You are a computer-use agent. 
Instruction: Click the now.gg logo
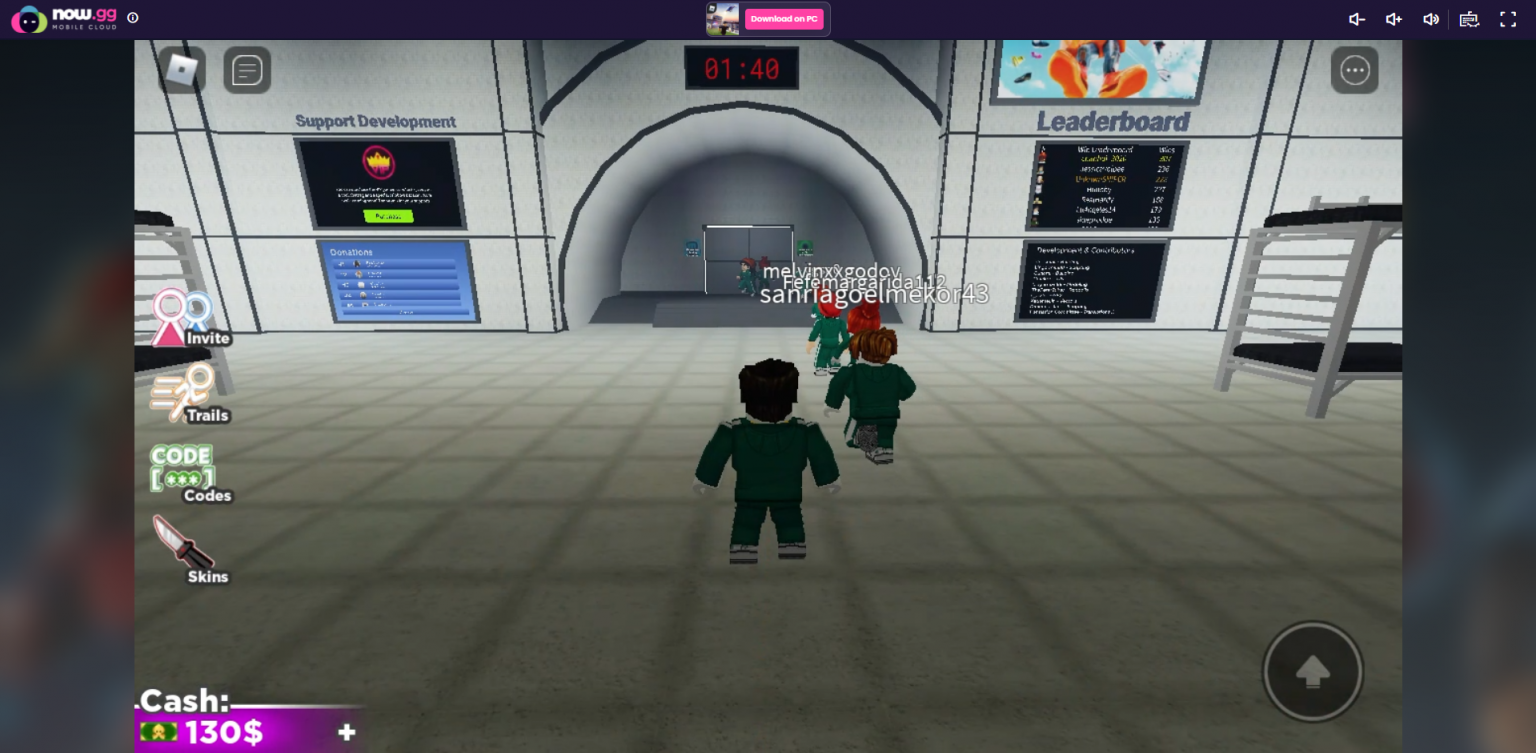click(x=55, y=17)
